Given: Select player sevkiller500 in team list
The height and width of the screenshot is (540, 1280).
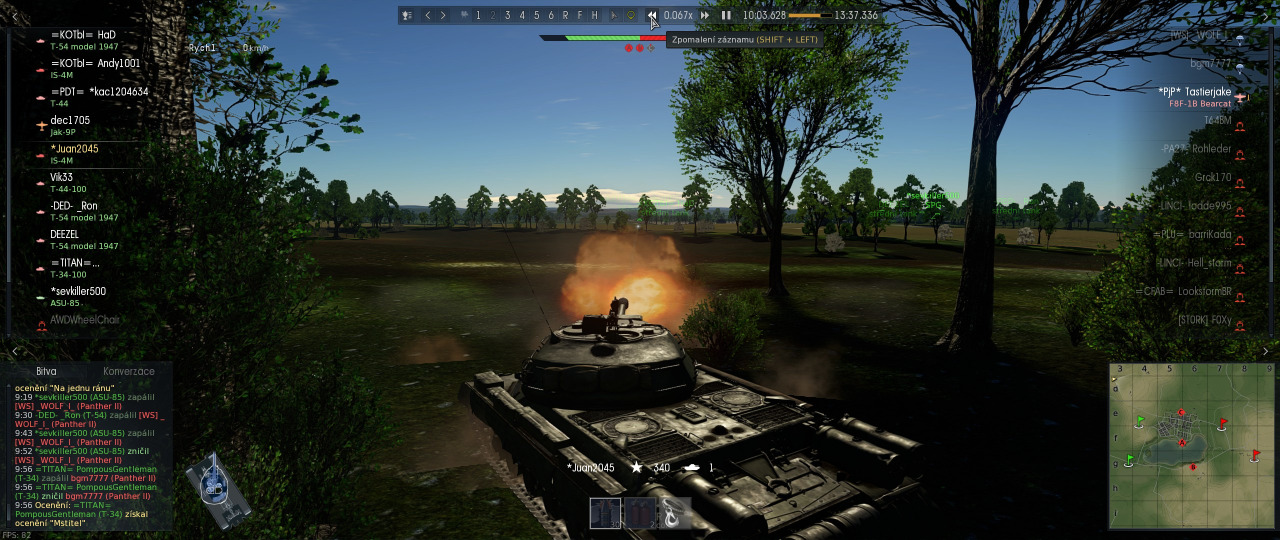Looking at the screenshot, I should 78,291.
